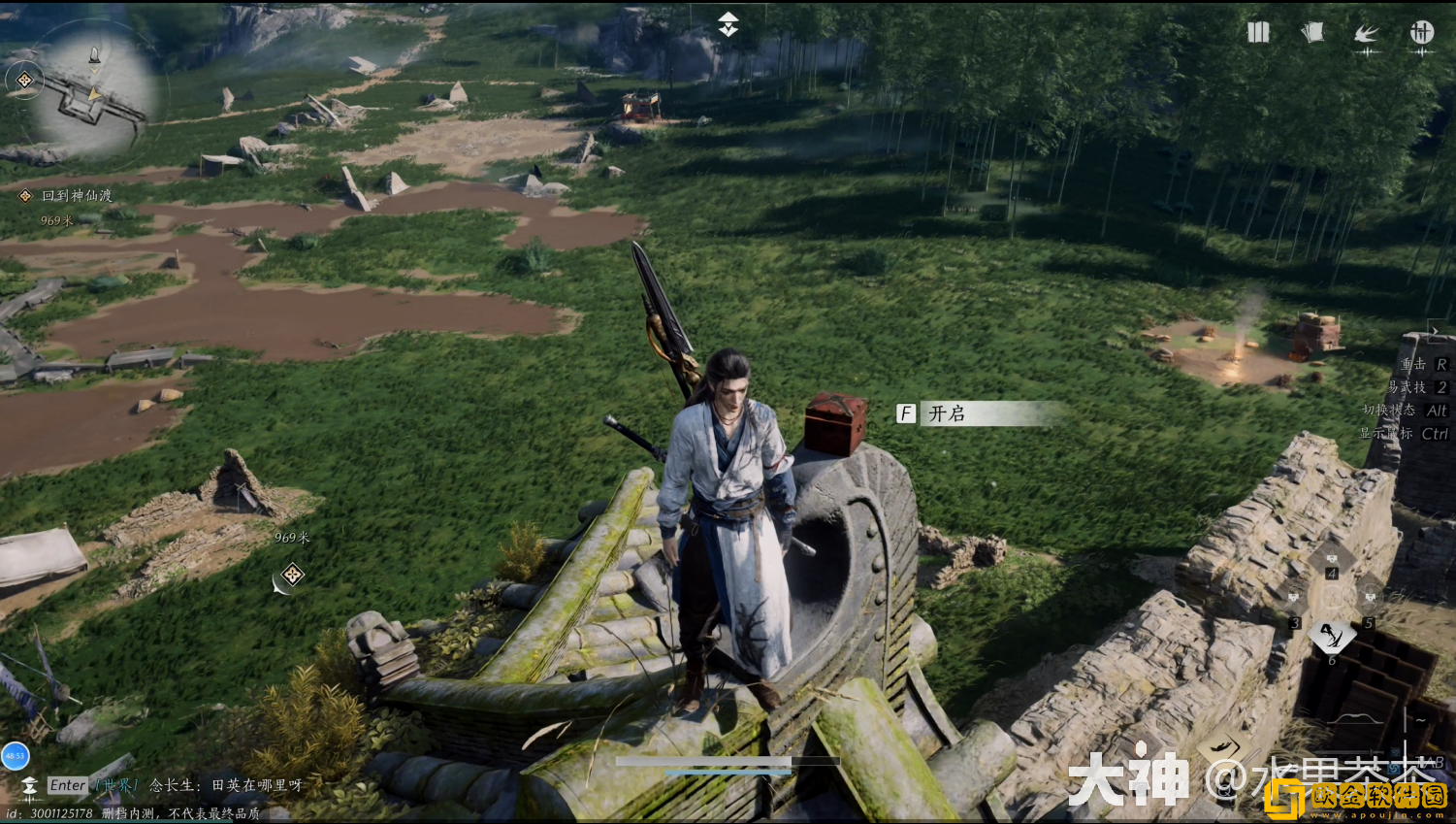Screen dimensions: 1456x824
Task: Select the 回到神仙渡 quest tracker
Action: point(77,196)
